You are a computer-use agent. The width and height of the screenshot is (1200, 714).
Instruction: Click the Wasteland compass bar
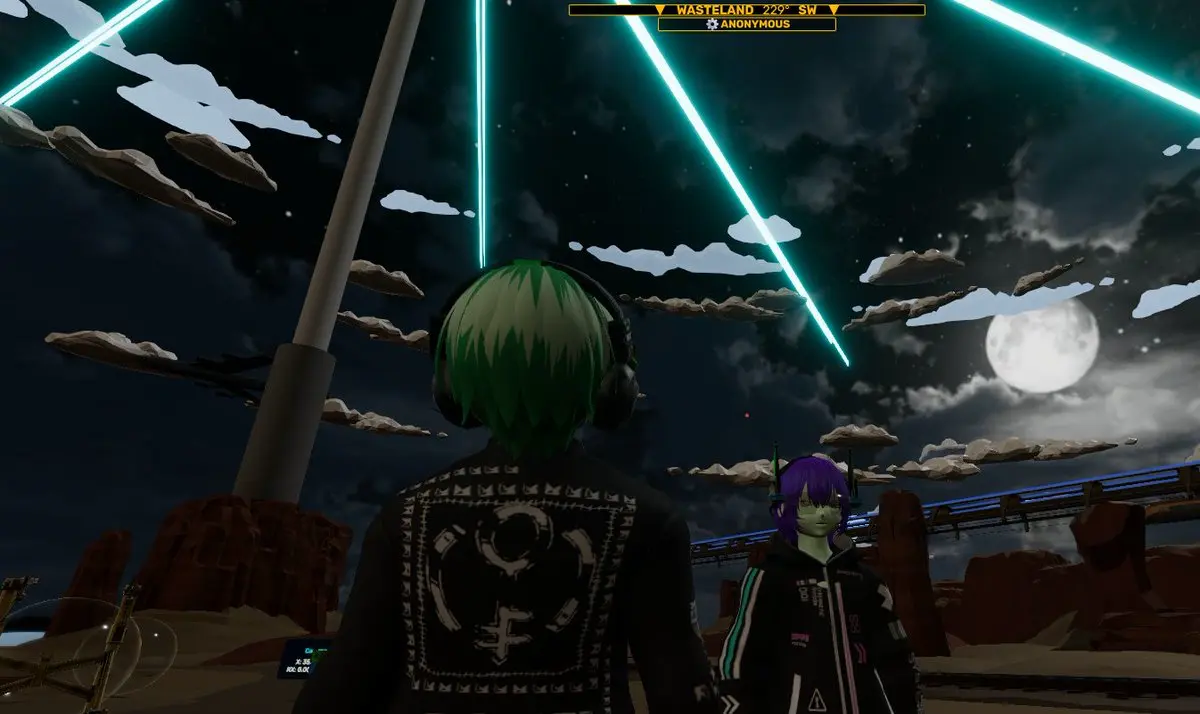coord(746,10)
